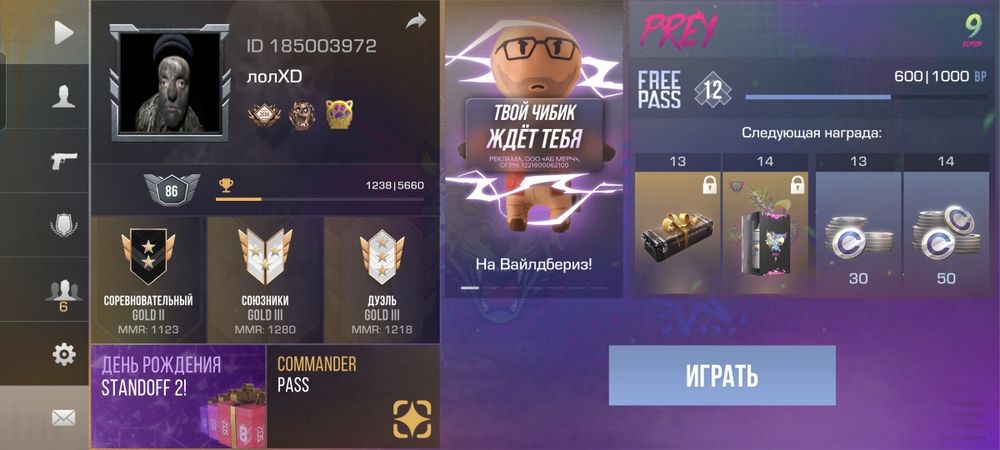Open the clan shield badge menu
The image size is (1000, 450).
coord(63,225)
